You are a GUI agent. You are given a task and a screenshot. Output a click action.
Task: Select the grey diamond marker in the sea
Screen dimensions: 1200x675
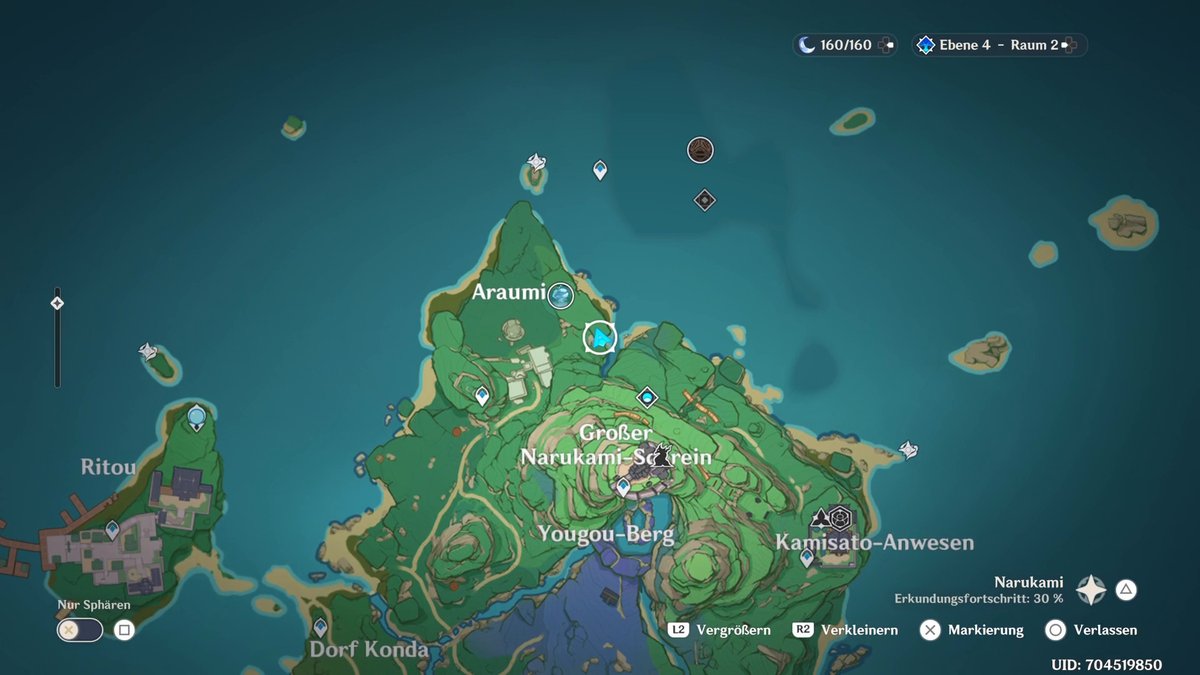(x=705, y=200)
